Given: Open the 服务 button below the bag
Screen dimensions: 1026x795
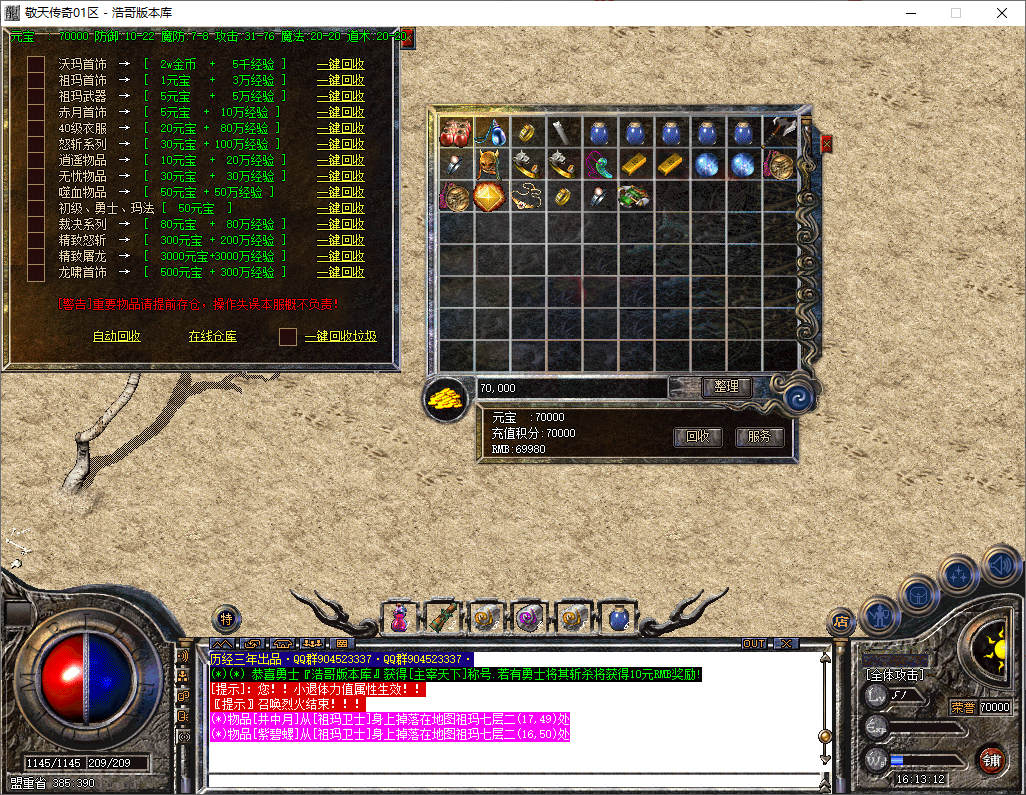Looking at the screenshot, I should (759, 436).
